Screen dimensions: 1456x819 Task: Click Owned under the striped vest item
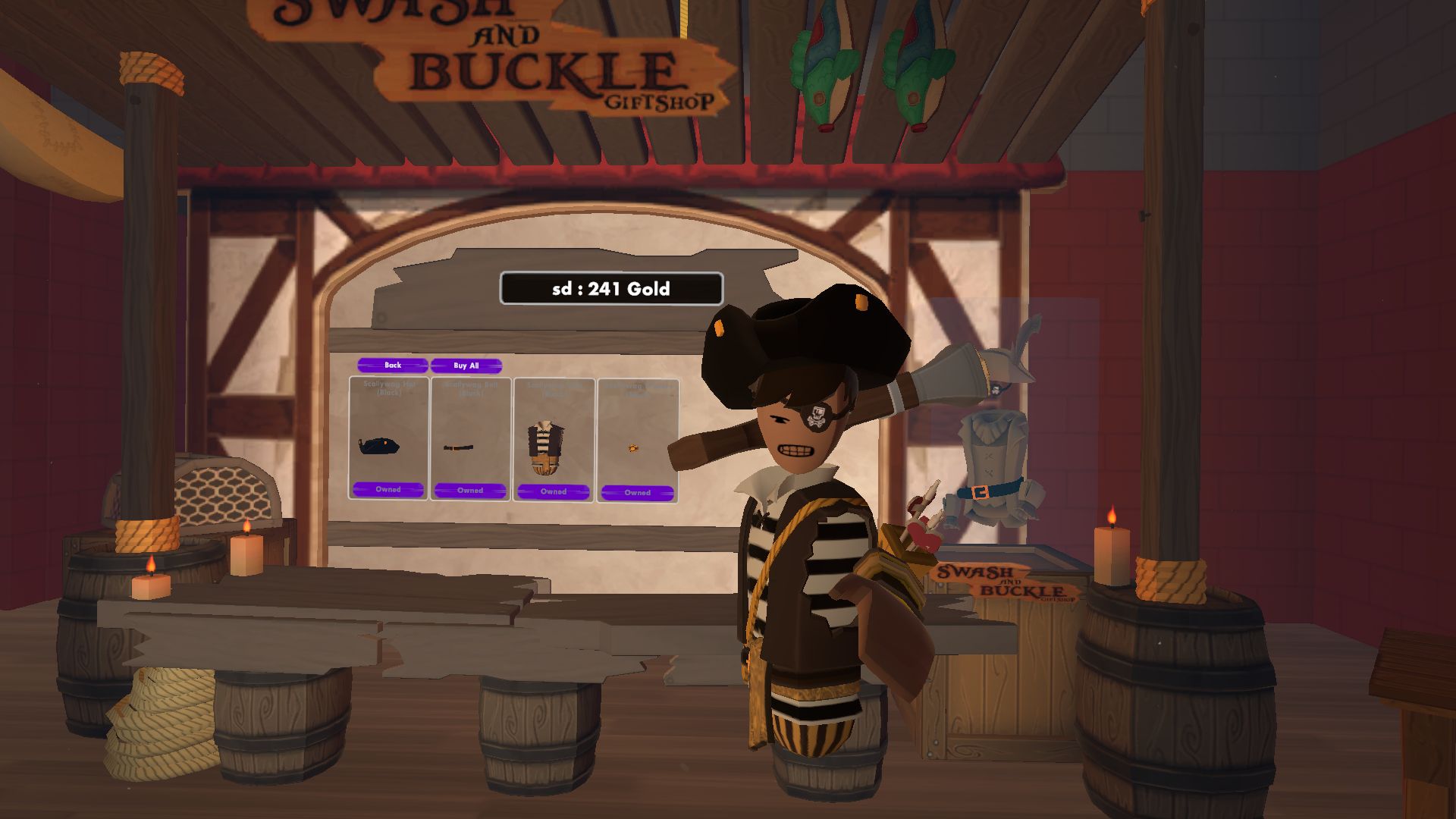coord(554,492)
